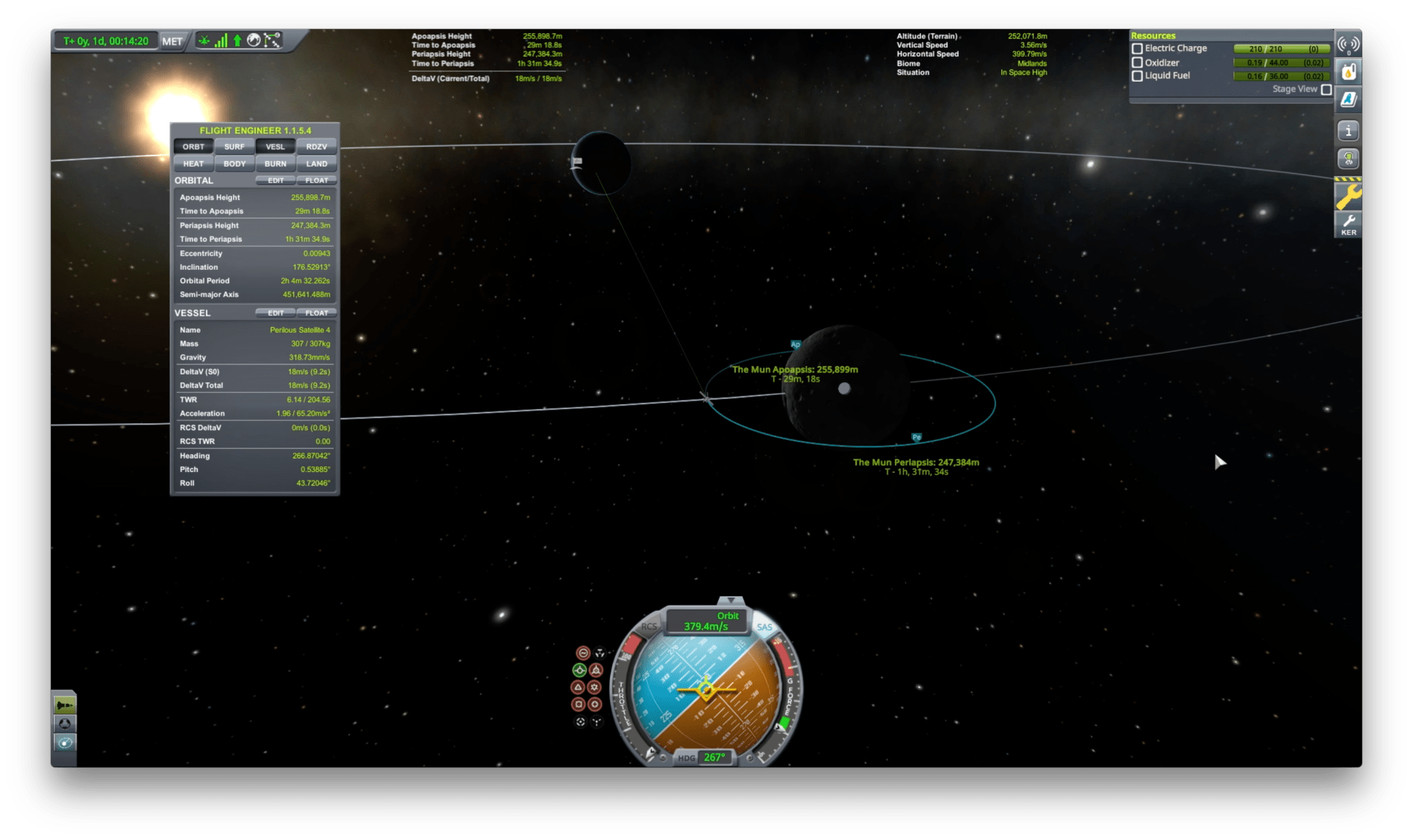Enable the Stage View checkbox

coord(1326,90)
